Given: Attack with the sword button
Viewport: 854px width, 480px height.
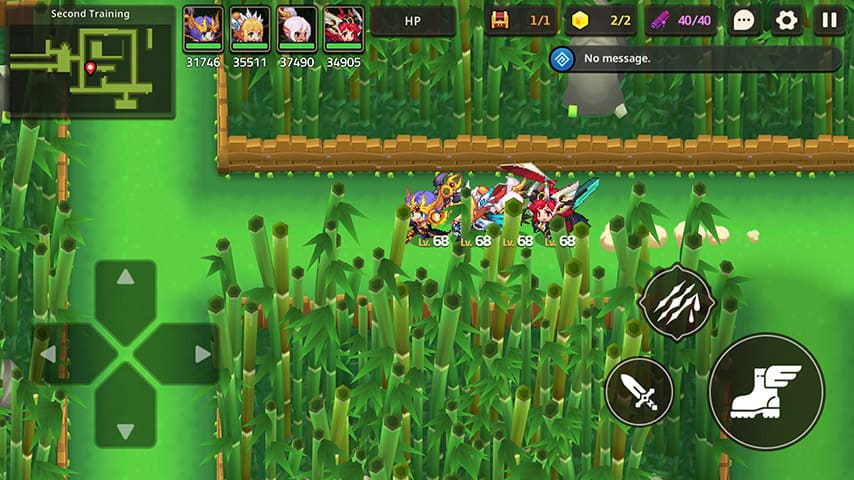Looking at the screenshot, I should click(x=639, y=391).
